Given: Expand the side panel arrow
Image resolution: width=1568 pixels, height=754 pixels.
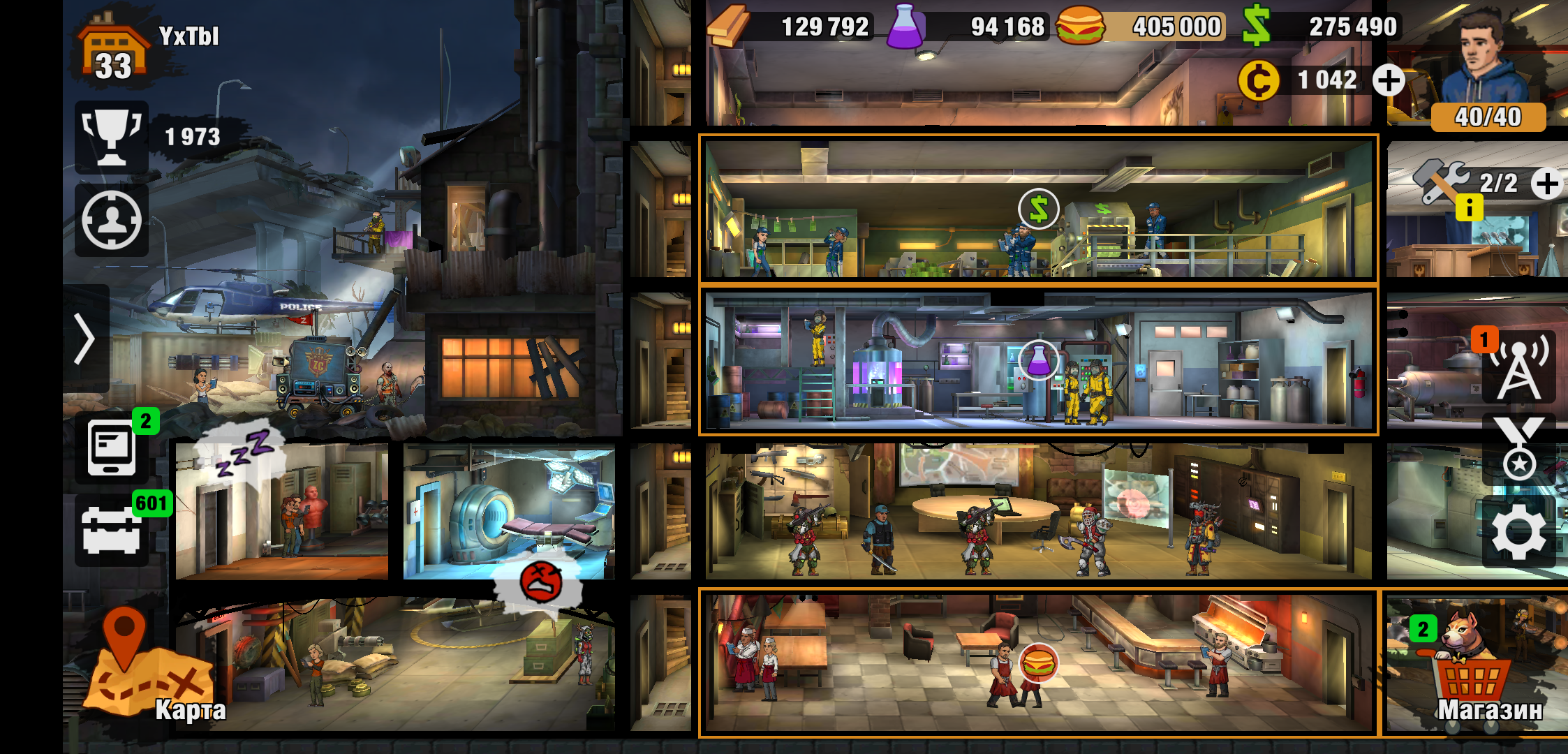Looking at the screenshot, I should coord(85,339).
